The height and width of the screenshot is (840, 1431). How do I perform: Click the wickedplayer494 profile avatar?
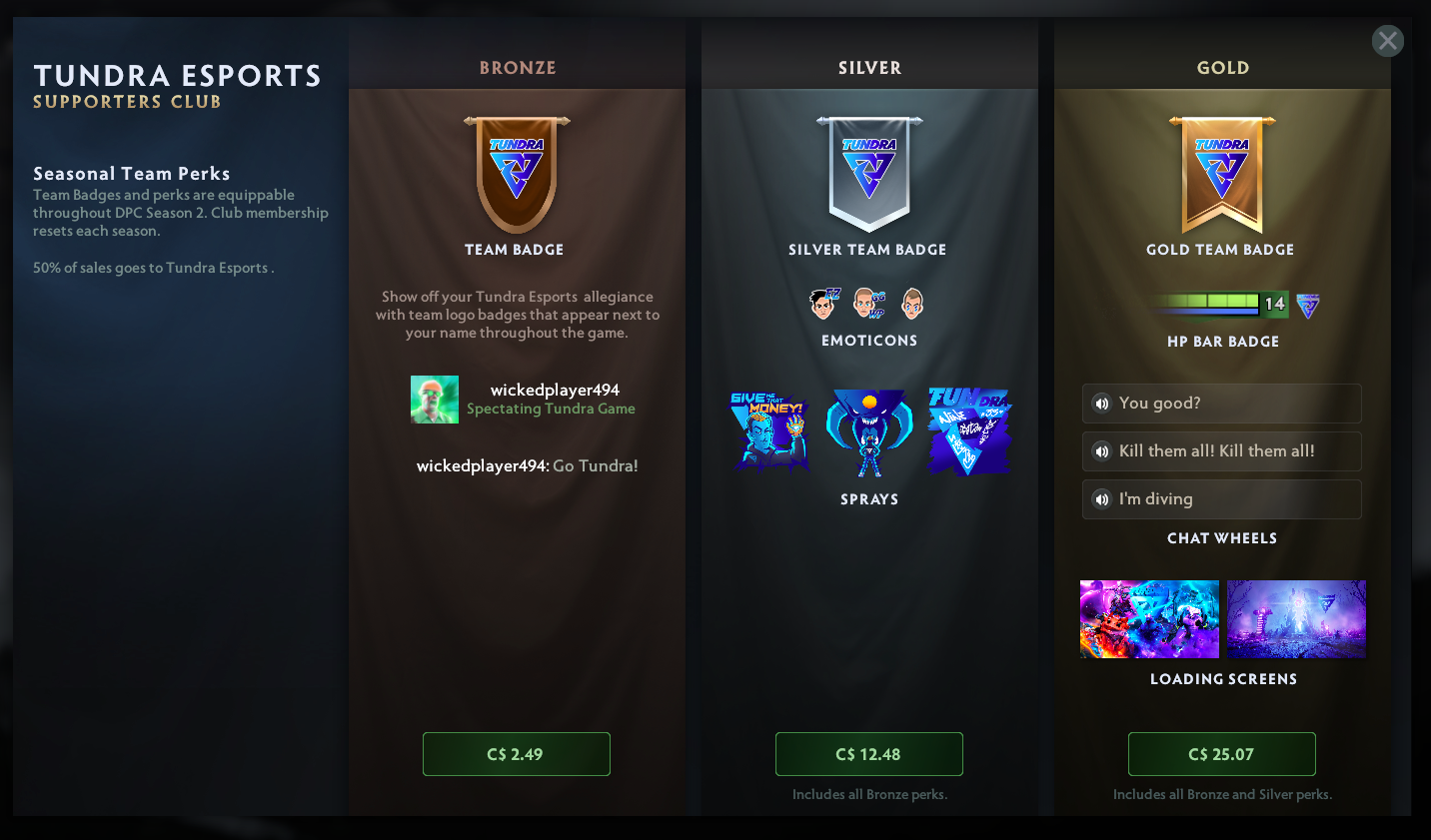coord(435,400)
